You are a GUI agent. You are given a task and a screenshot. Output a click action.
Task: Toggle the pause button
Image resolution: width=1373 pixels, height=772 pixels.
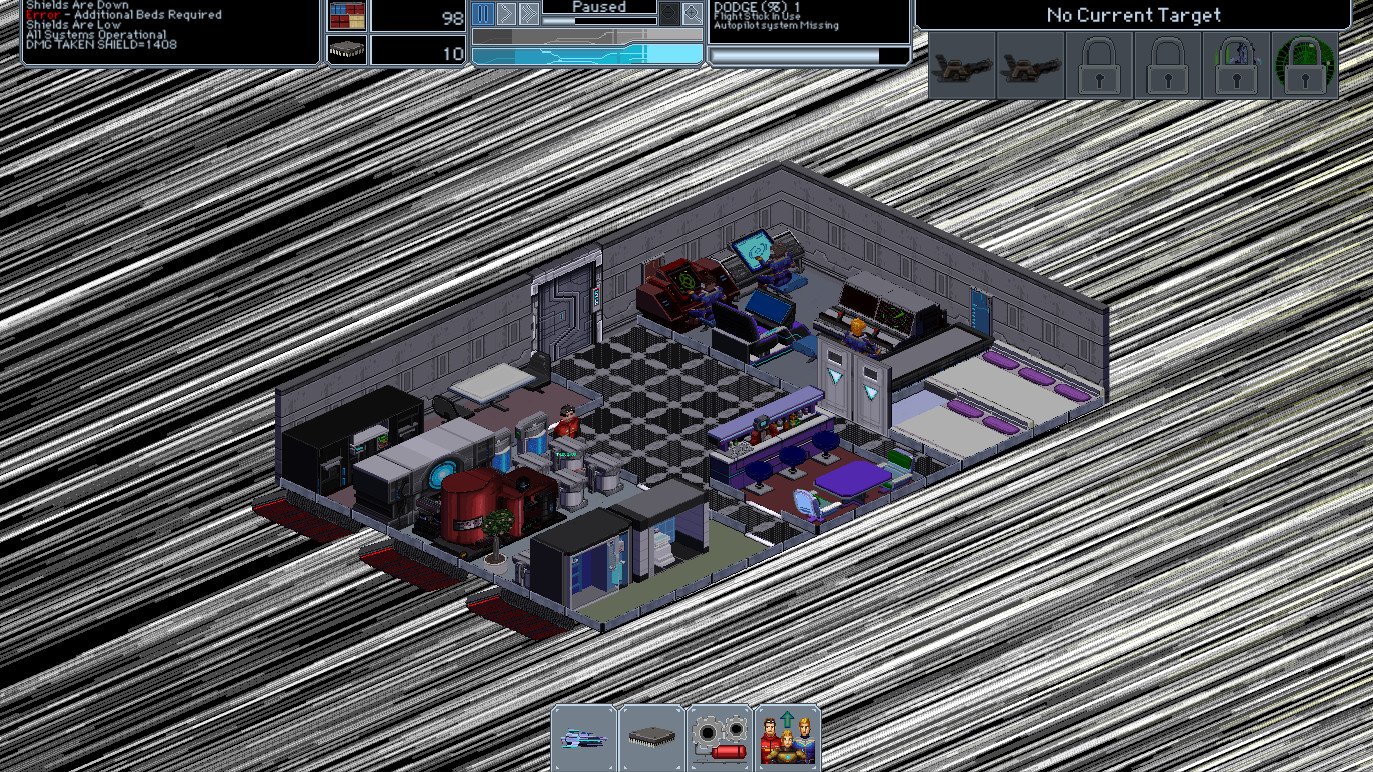tap(483, 14)
